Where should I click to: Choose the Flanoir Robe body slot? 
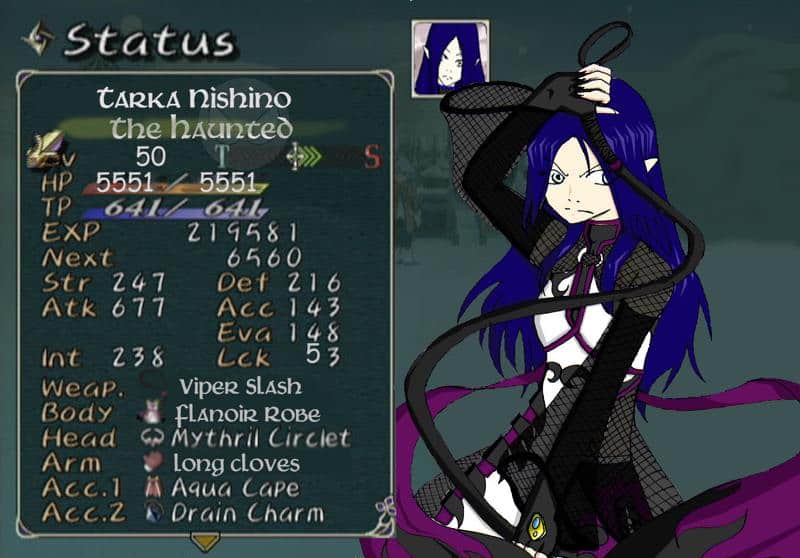pos(246,413)
